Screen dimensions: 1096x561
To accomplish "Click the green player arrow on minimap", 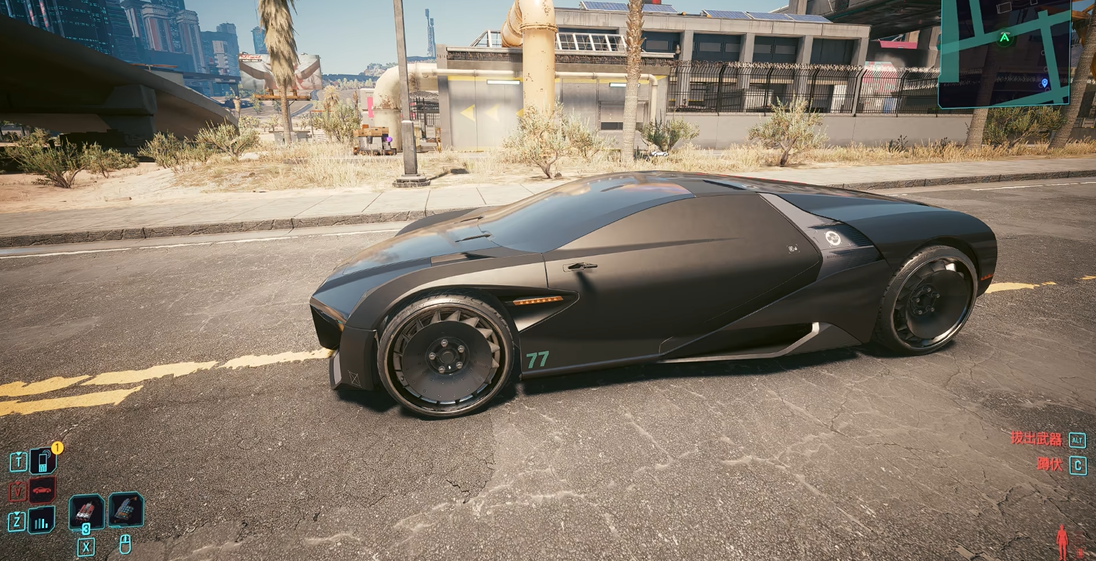I will coord(1005,38).
